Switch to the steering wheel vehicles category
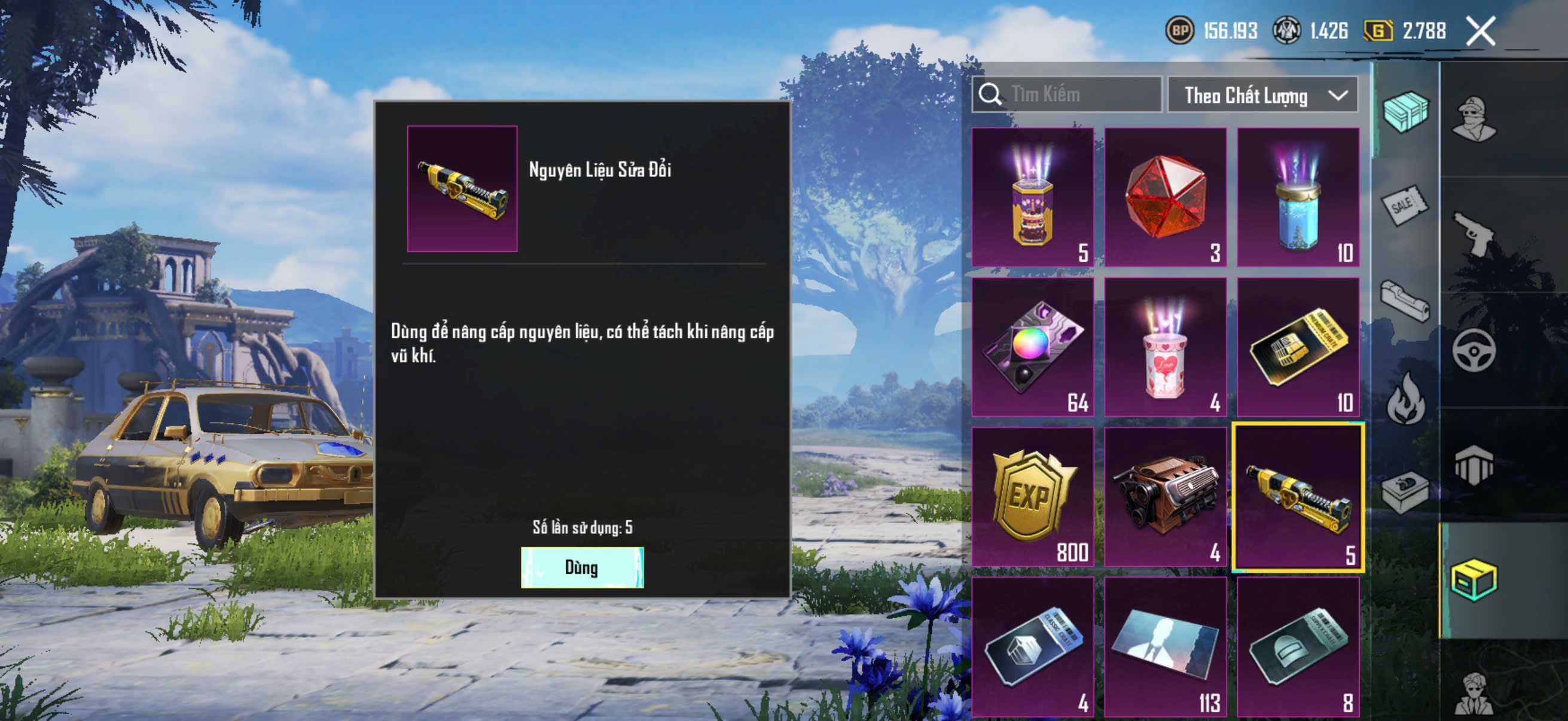Viewport: 1568px width, 721px height. (1474, 350)
